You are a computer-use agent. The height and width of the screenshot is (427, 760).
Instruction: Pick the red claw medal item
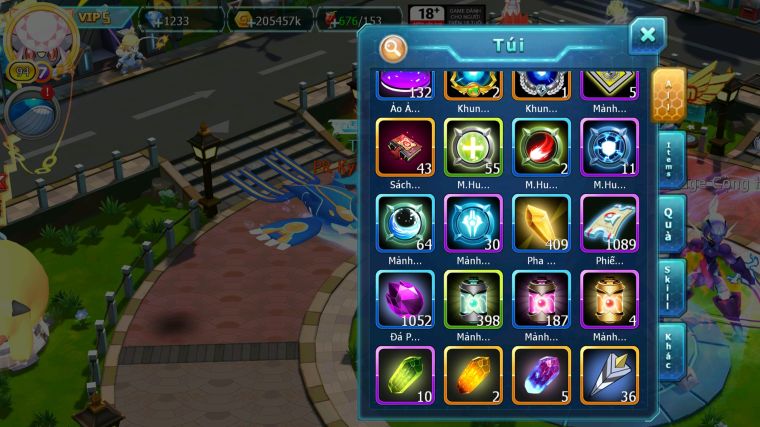[541, 147]
